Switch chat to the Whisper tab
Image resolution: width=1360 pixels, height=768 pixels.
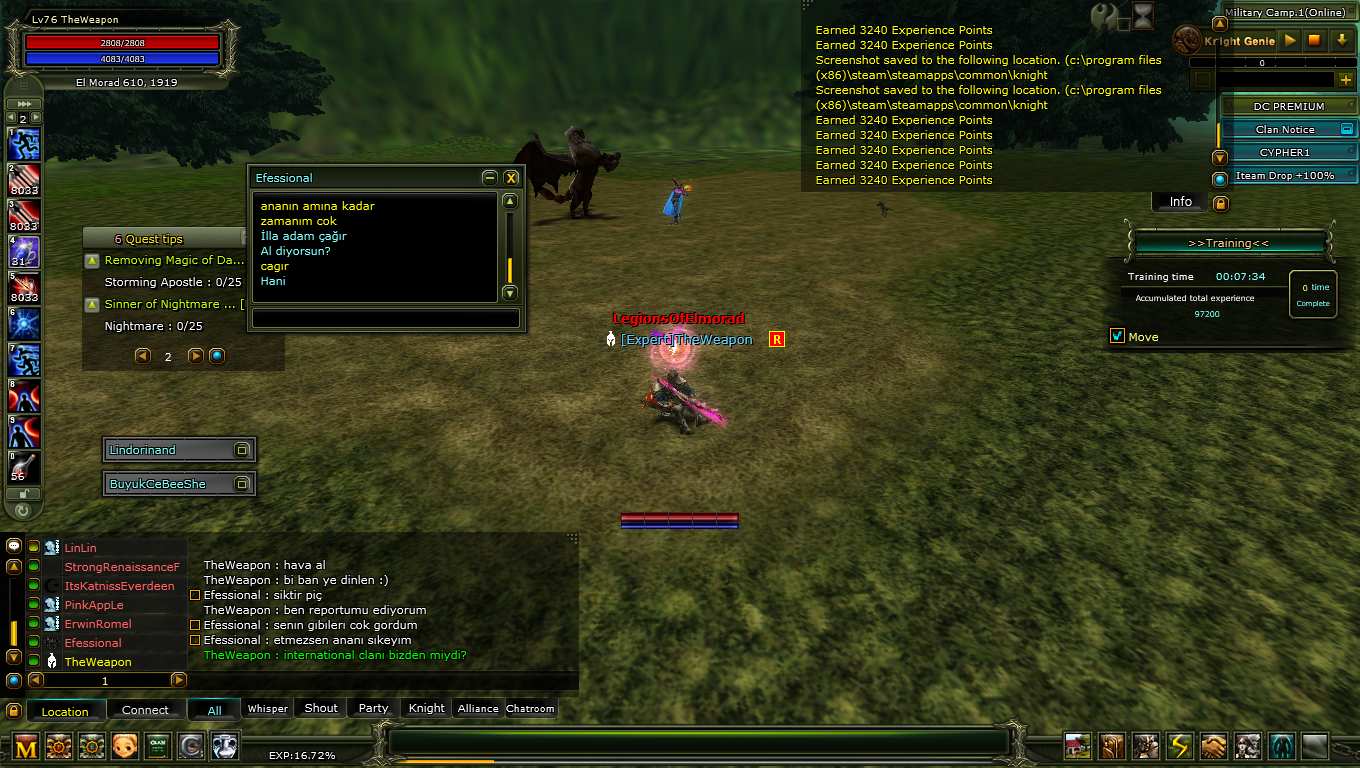[268, 708]
